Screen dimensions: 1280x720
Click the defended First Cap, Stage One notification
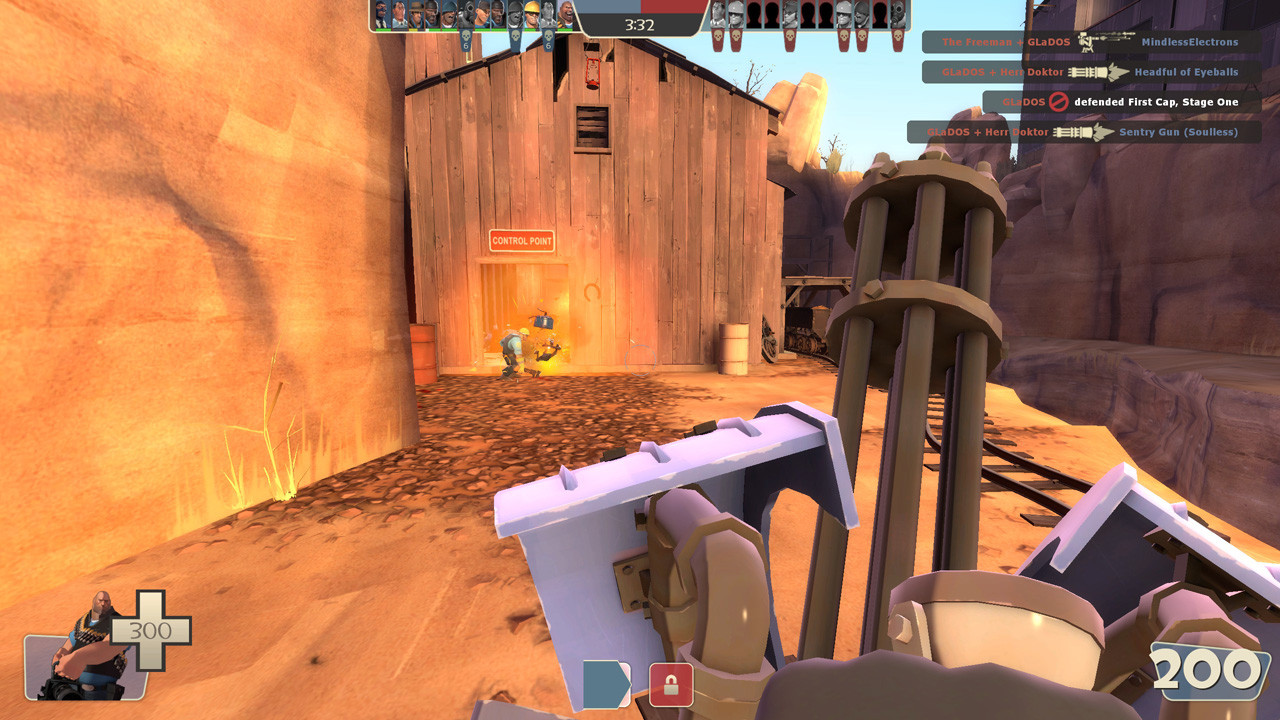(1155, 101)
